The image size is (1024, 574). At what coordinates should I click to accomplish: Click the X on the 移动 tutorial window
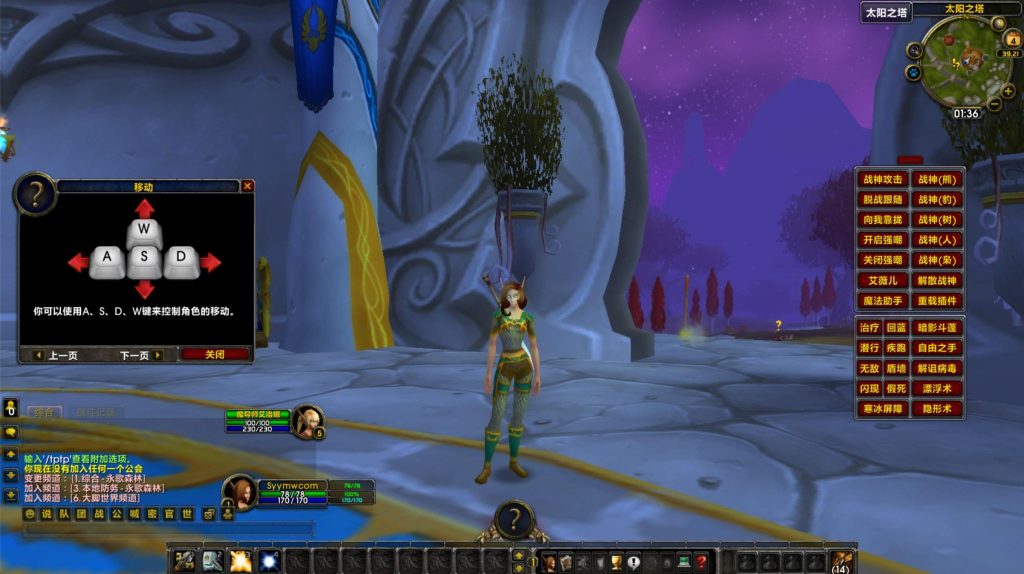(247, 186)
